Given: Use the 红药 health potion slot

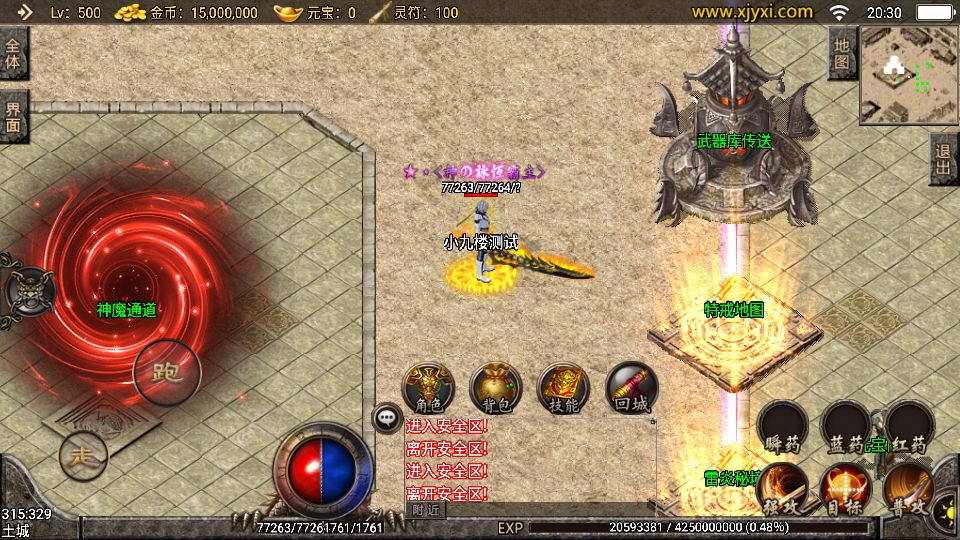Looking at the screenshot, I should tap(910, 427).
